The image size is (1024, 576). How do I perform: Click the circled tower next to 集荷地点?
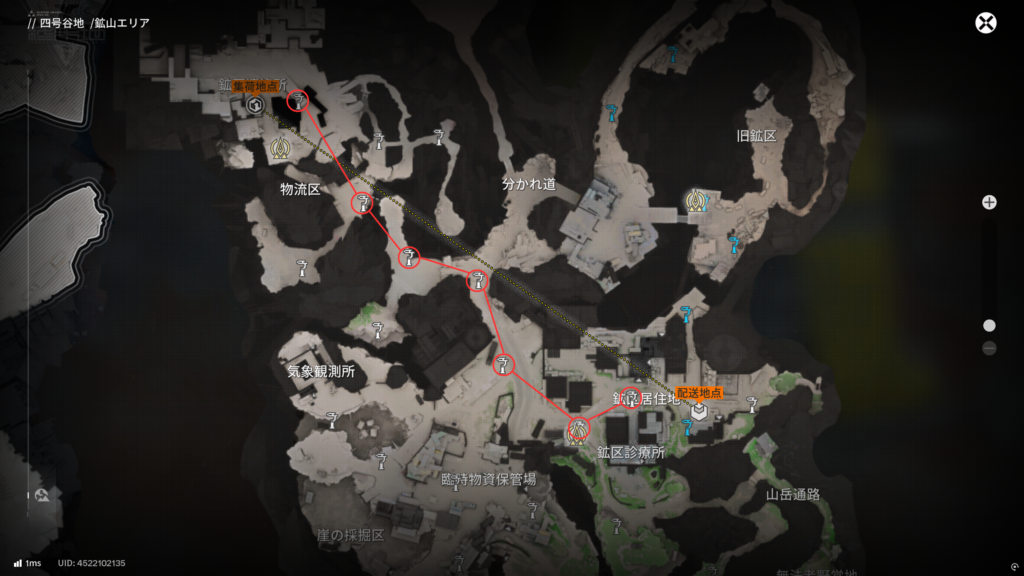tap(298, 99)
